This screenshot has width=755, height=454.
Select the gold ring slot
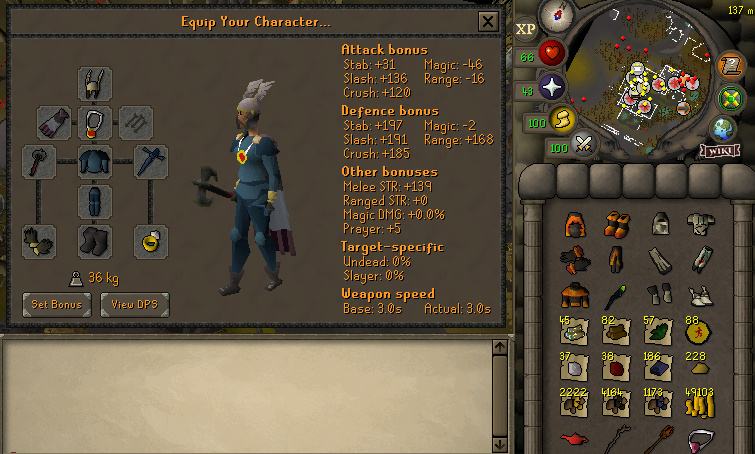pos(150,241)
